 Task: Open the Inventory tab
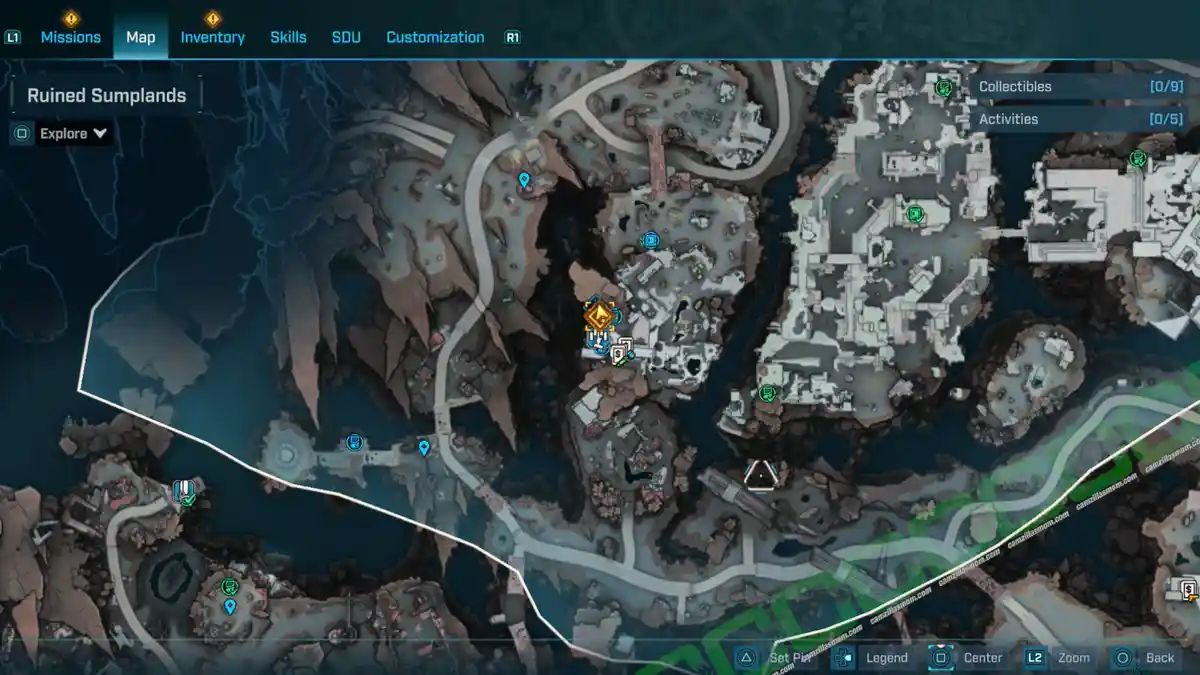[212, 37]
